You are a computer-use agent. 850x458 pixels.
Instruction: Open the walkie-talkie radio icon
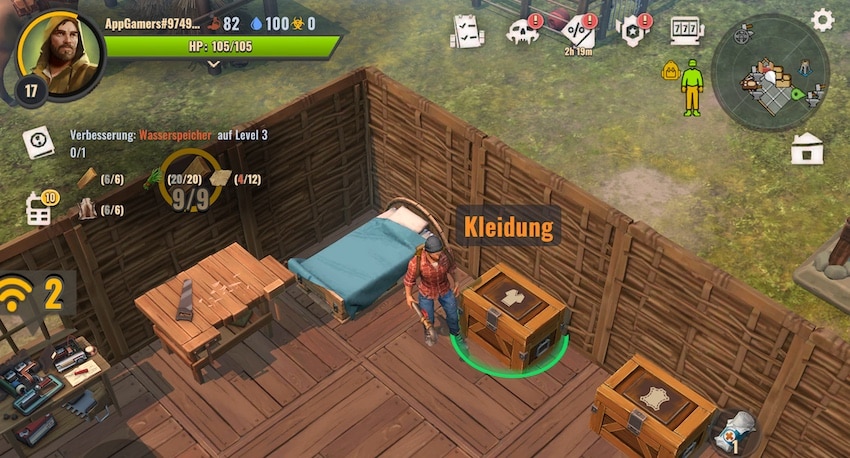point(38,209)
